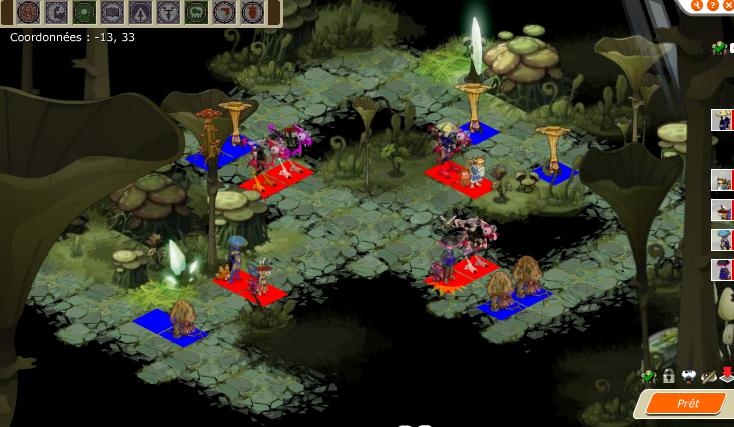Open the options wrench button
This screenshot has width=734, height=427.
pyautogui.click(x=697, y=5)
